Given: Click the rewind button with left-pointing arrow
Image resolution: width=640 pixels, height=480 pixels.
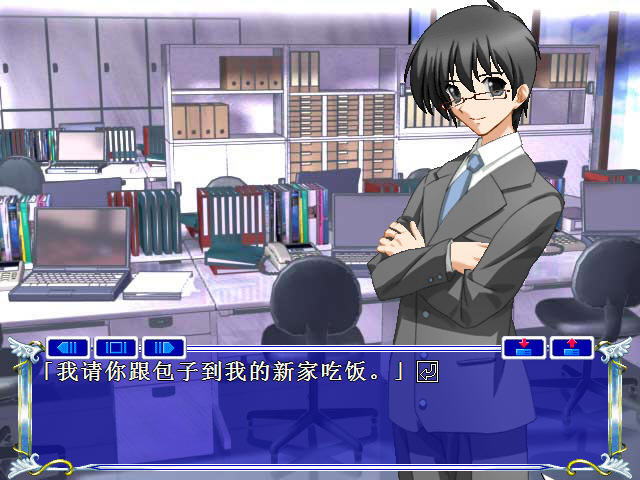Looking at the screenshot, I should (x=69, y=348).
